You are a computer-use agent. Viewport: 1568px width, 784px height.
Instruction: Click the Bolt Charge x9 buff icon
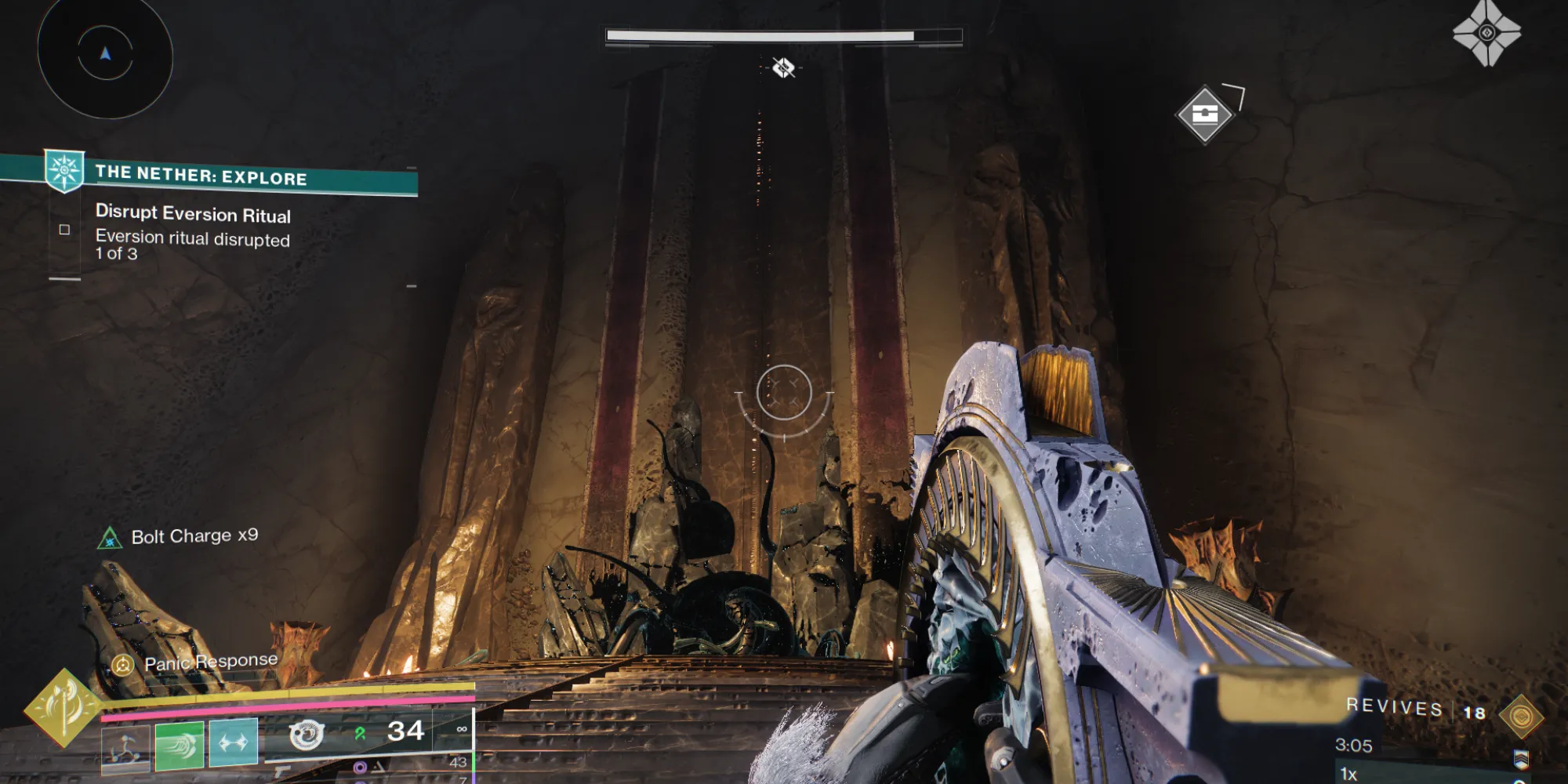tap(110, 539)
